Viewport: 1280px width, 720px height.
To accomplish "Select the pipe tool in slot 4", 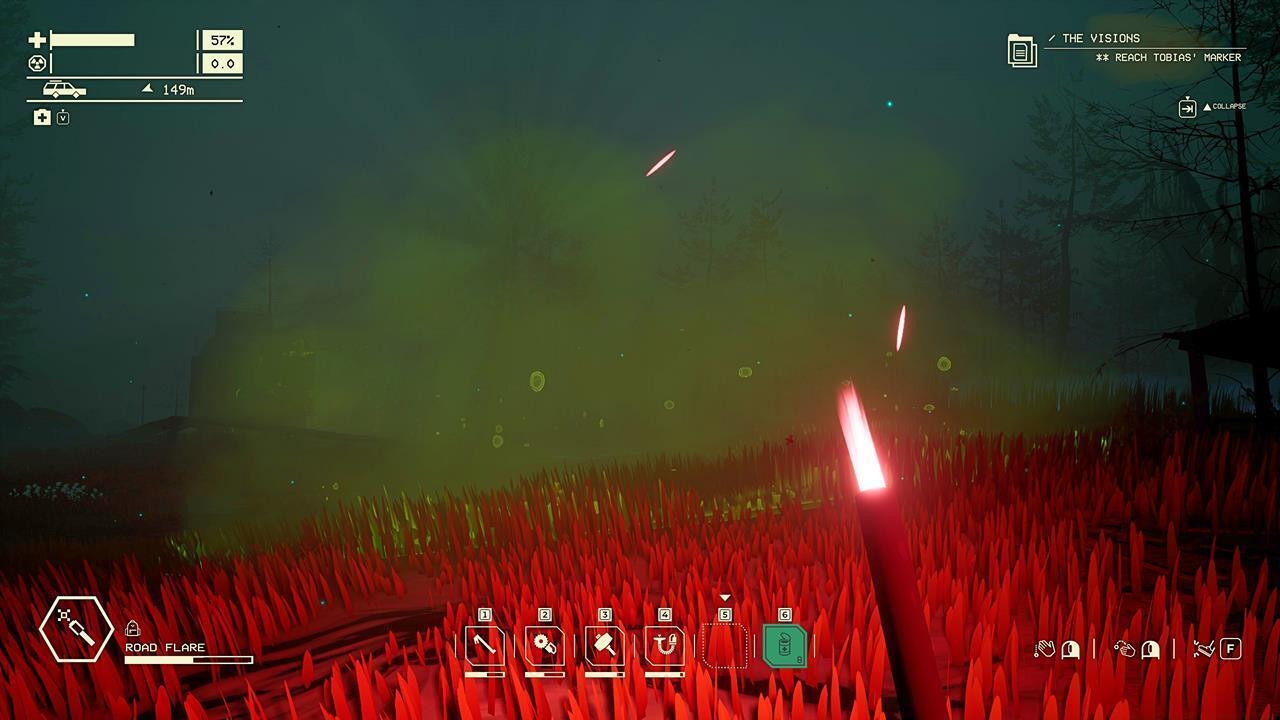I will pos(665,645).
